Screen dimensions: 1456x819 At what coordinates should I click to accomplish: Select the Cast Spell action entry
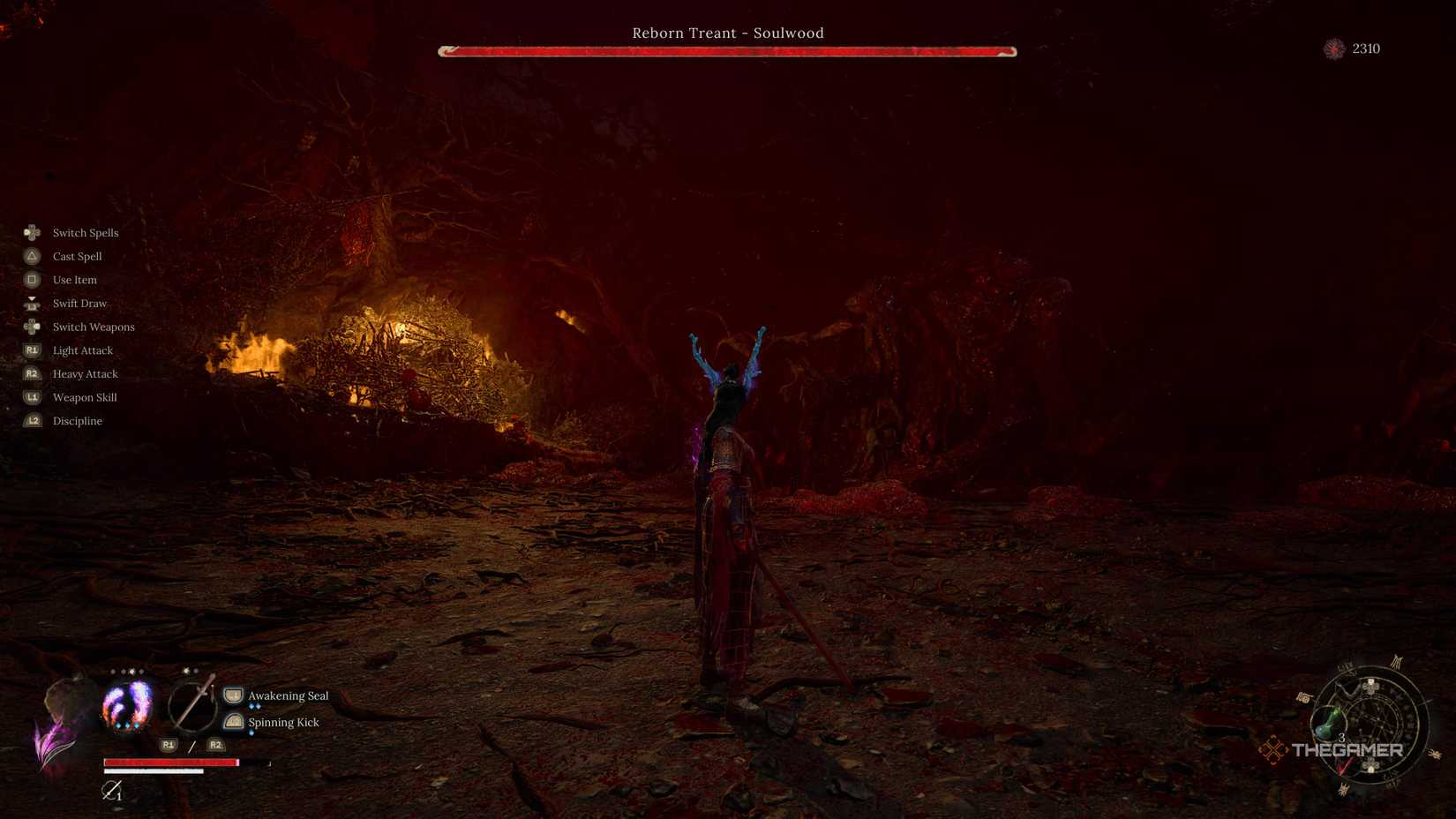click(77, 256)
